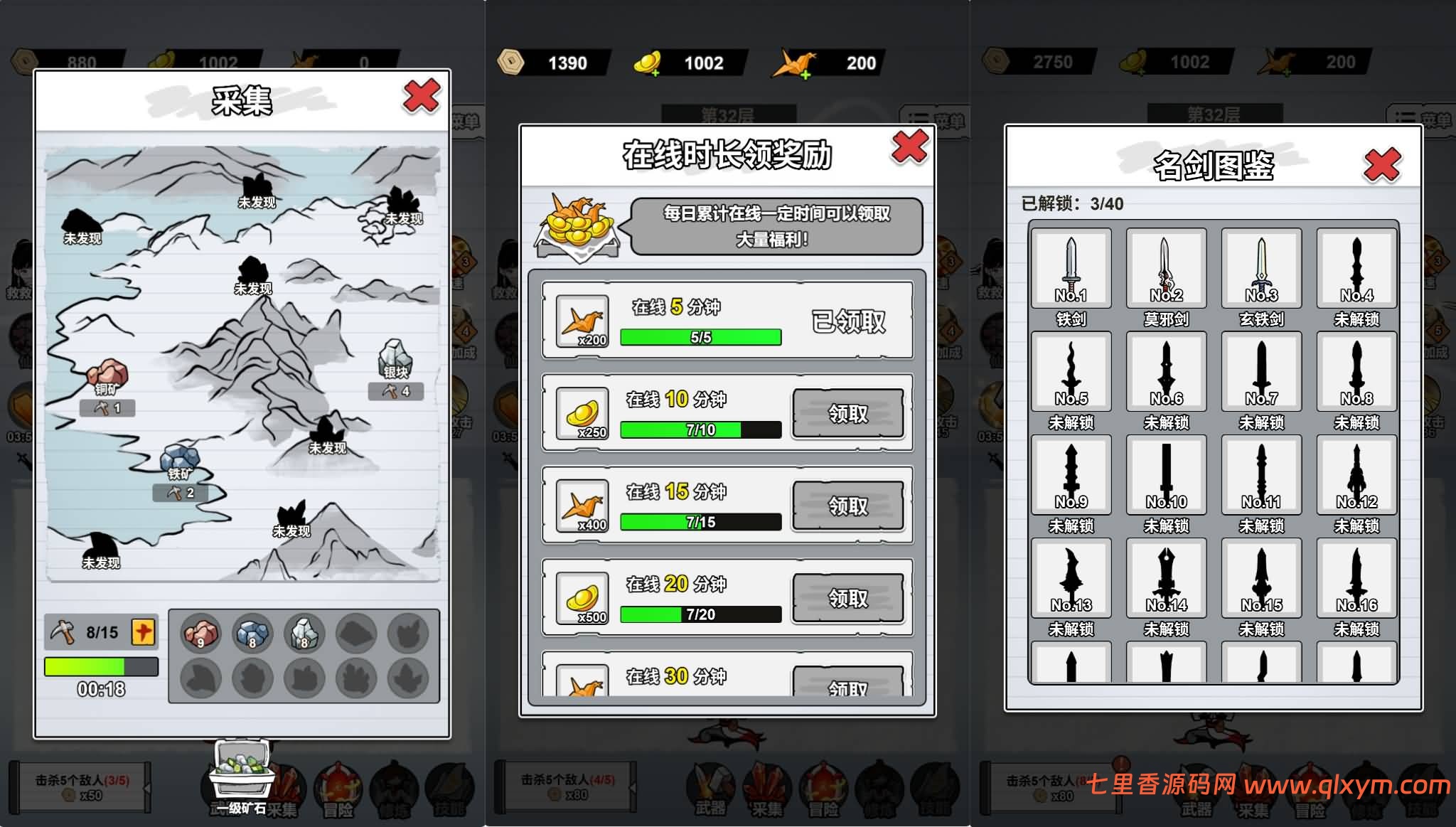This screenshot has height=827, width=1456.
Task: Claim the 在线 15 分钟 reward
Action: [847, 506]
